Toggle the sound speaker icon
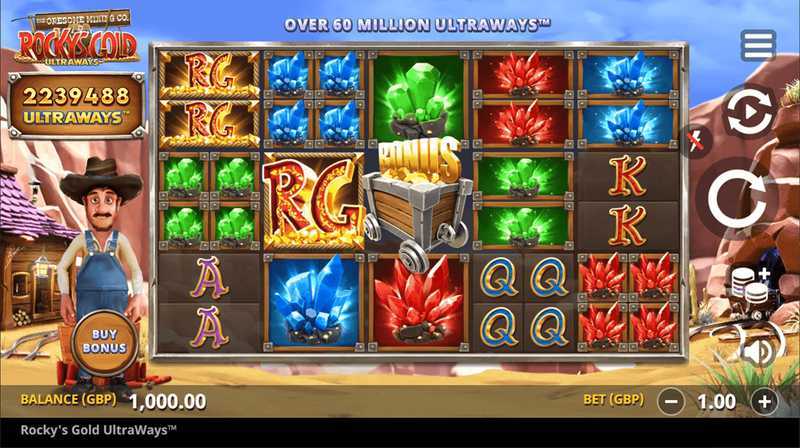The height and width of the screenshot is (448, 800). [757, 351]
